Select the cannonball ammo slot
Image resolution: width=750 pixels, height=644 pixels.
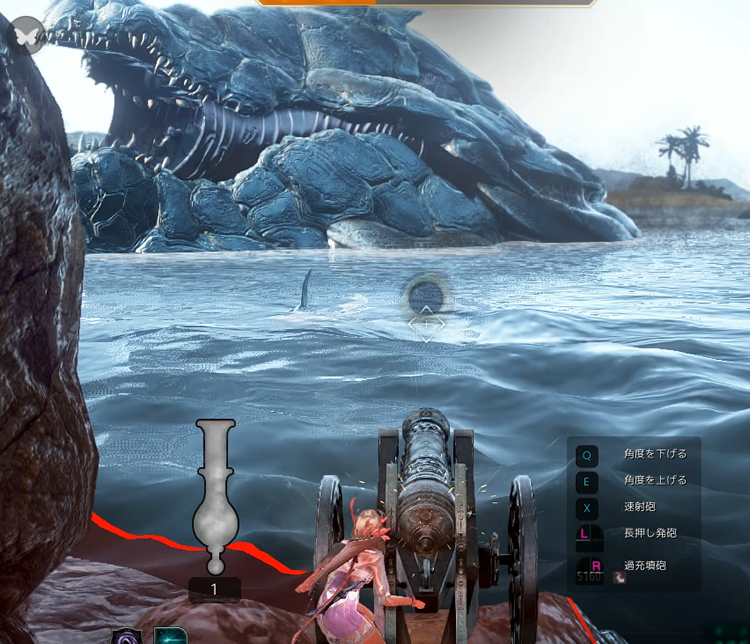[x=215, y=498]
